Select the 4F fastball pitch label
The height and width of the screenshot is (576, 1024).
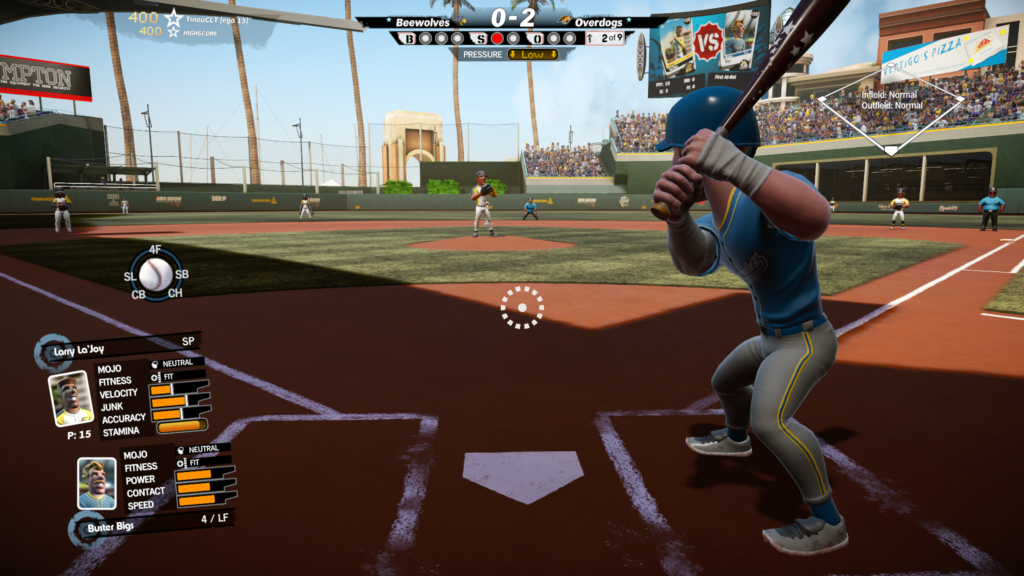click(155, 249)
